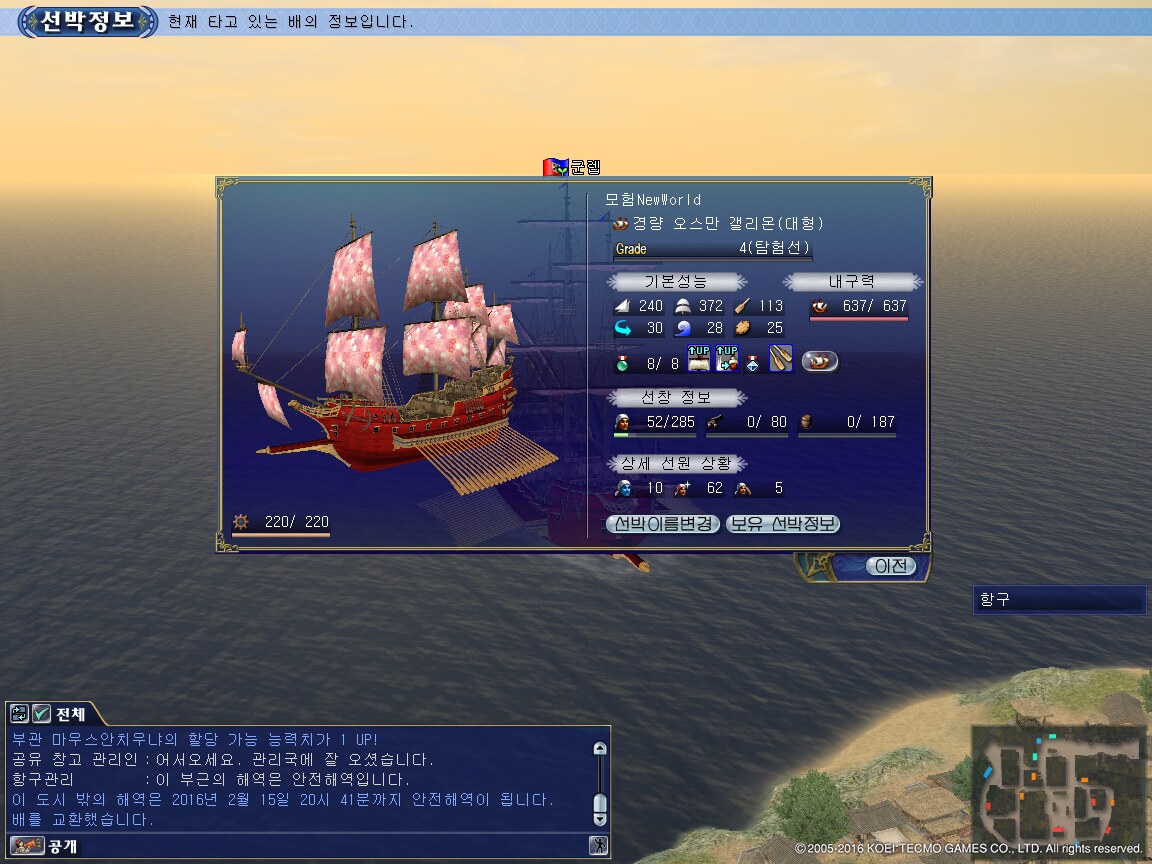Toggle the green checkmark chat filter
This screenshot has height=864, width=1152.
pyautogui.click(x=41, y=714)
